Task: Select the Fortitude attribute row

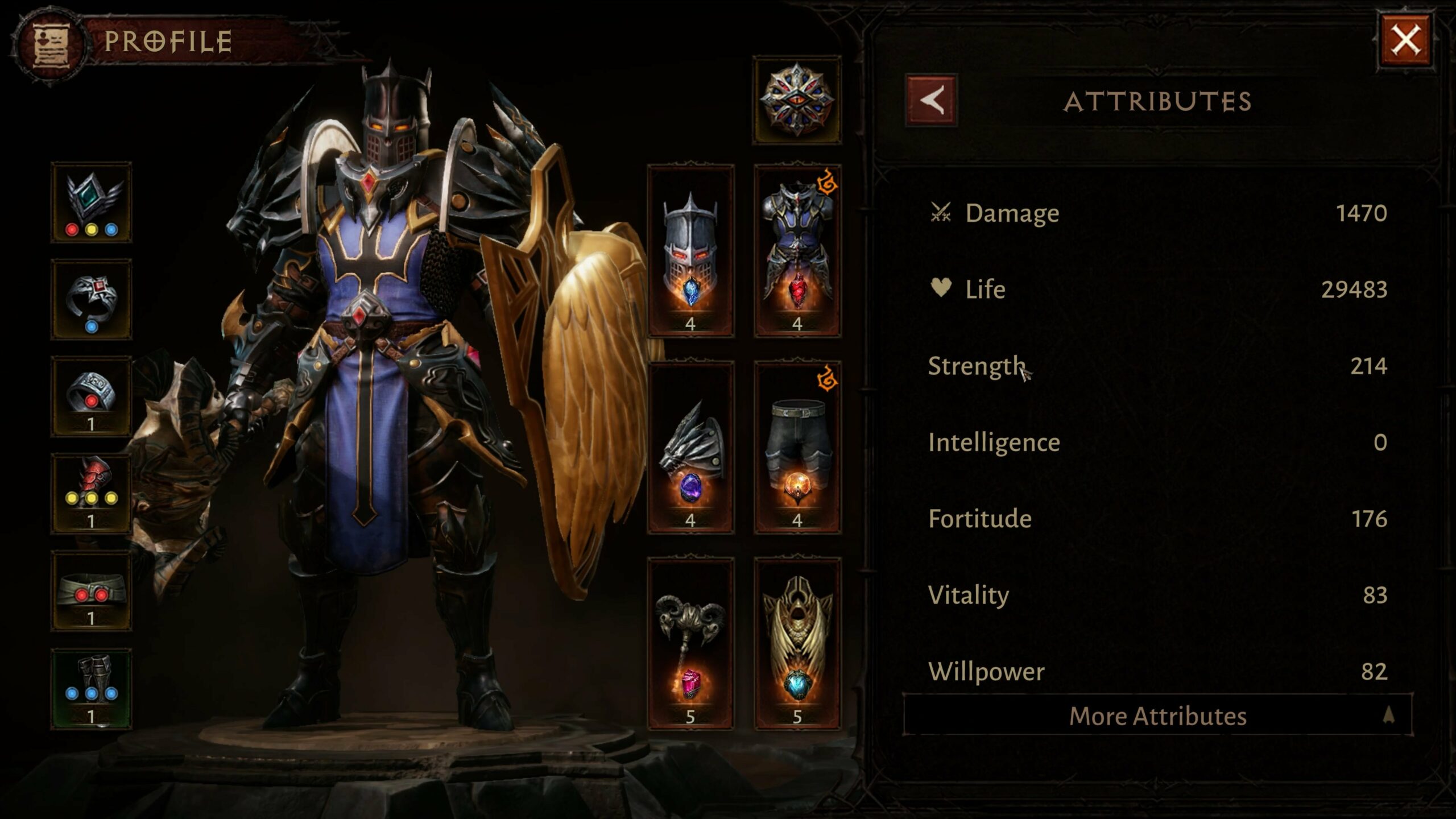Action: pyautogui.click(x=1157, y=519)
